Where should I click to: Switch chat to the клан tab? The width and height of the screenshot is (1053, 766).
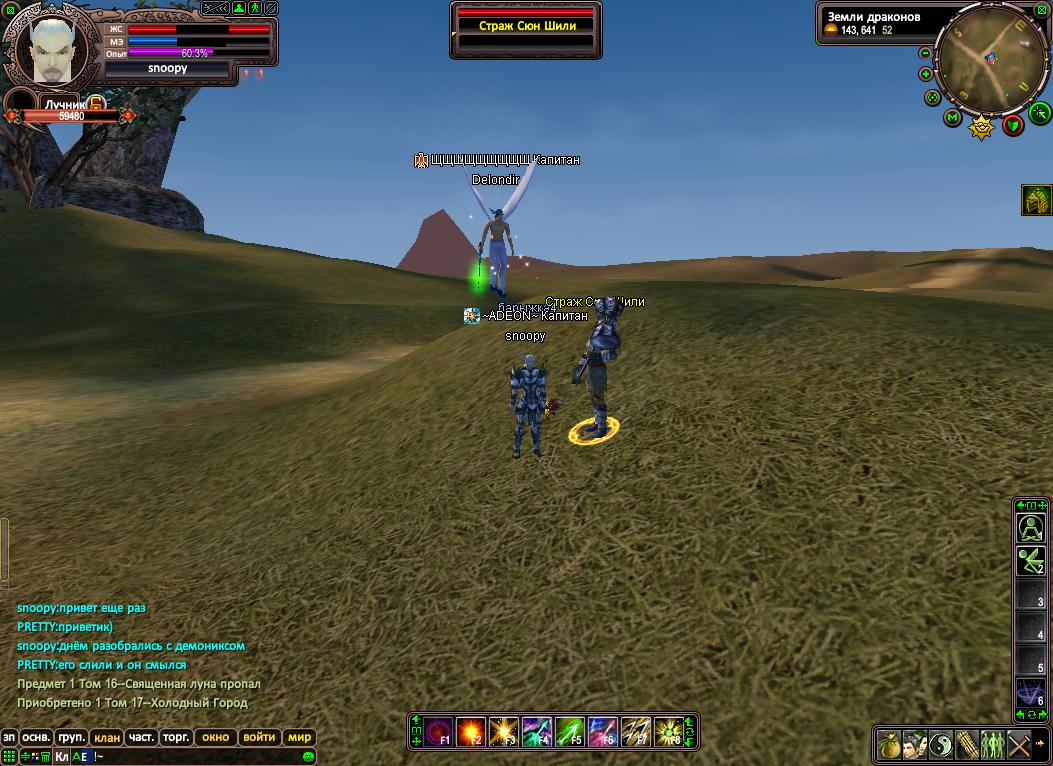pos(107,737)
